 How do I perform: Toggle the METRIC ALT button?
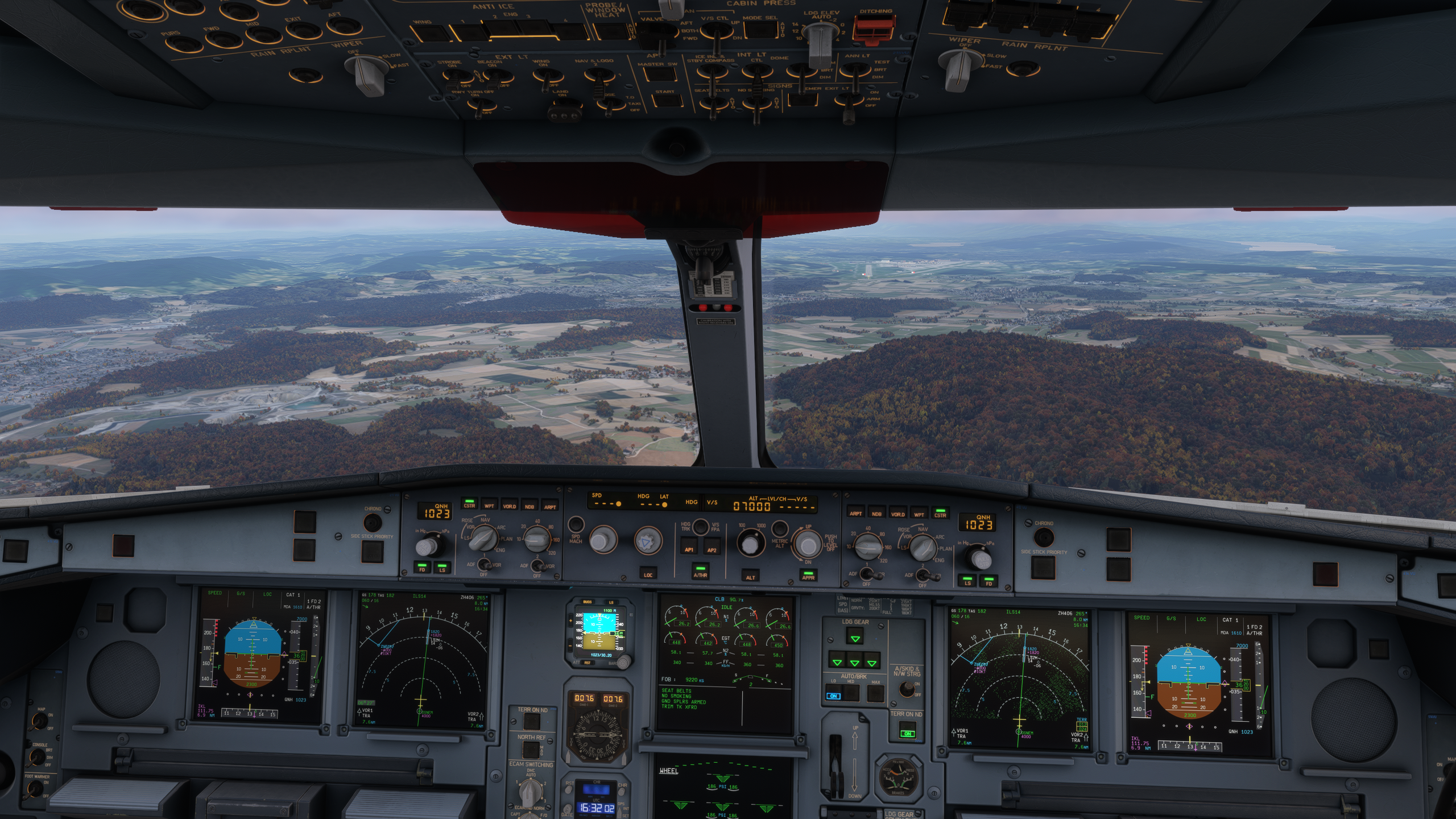[x=779, y=529]
